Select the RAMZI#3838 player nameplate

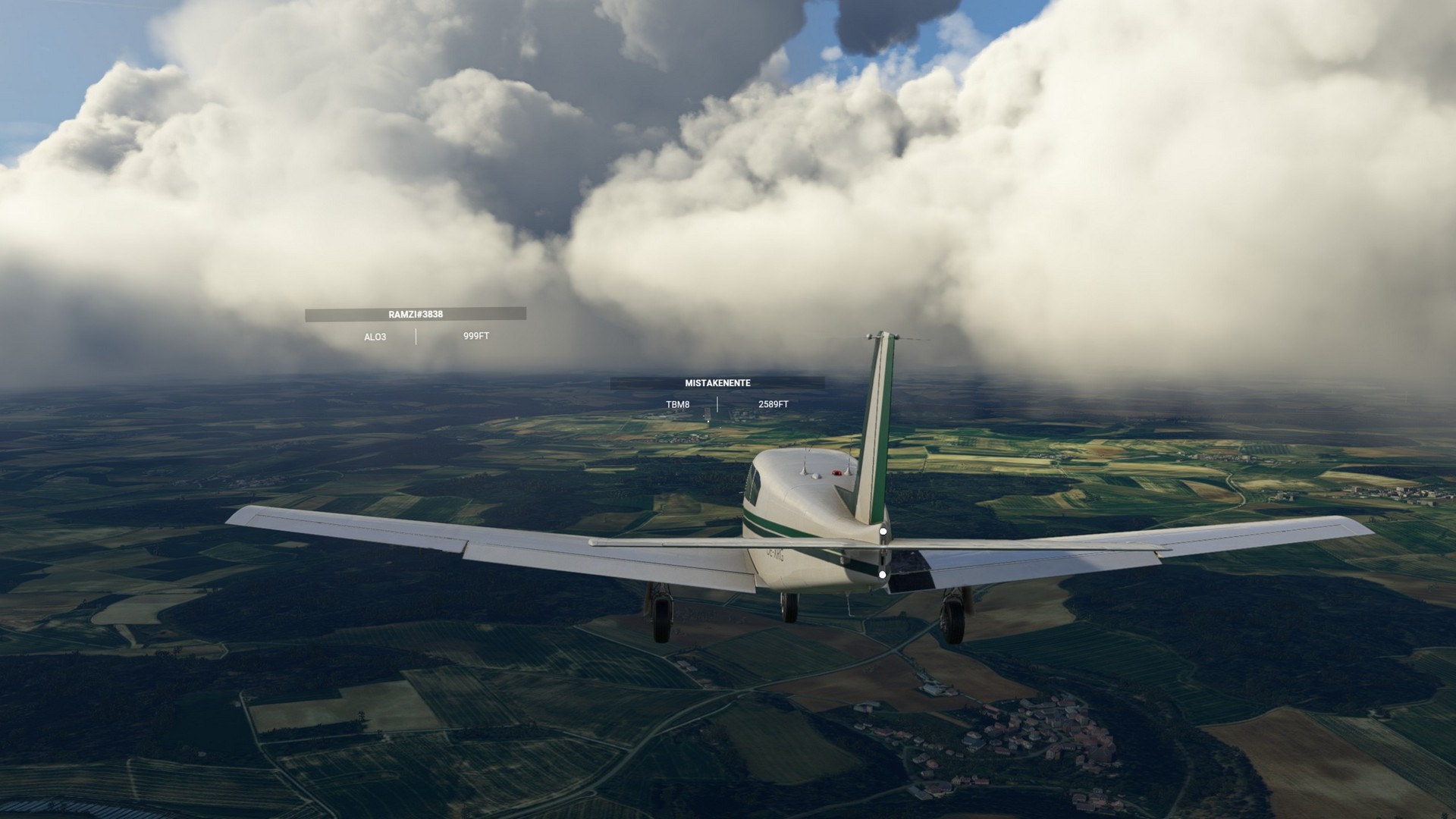point(416,314)
